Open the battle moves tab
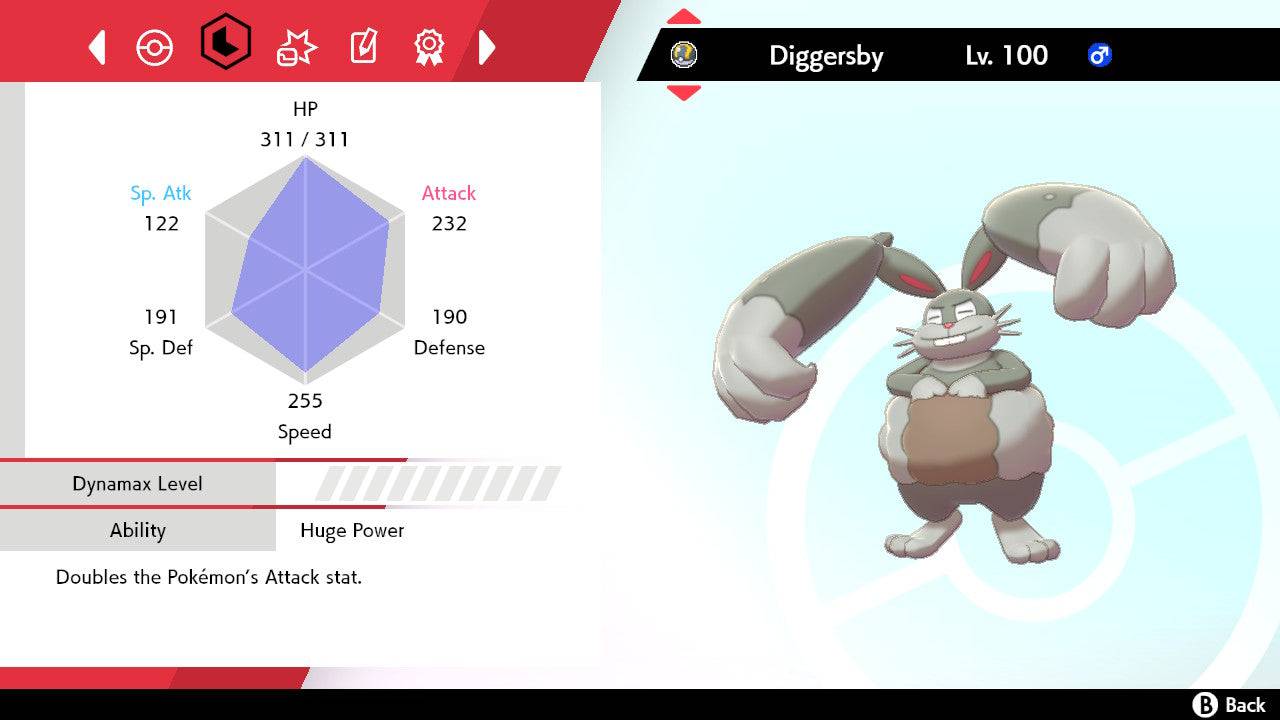The image size is (1280, 720). [x=296, y=47]
